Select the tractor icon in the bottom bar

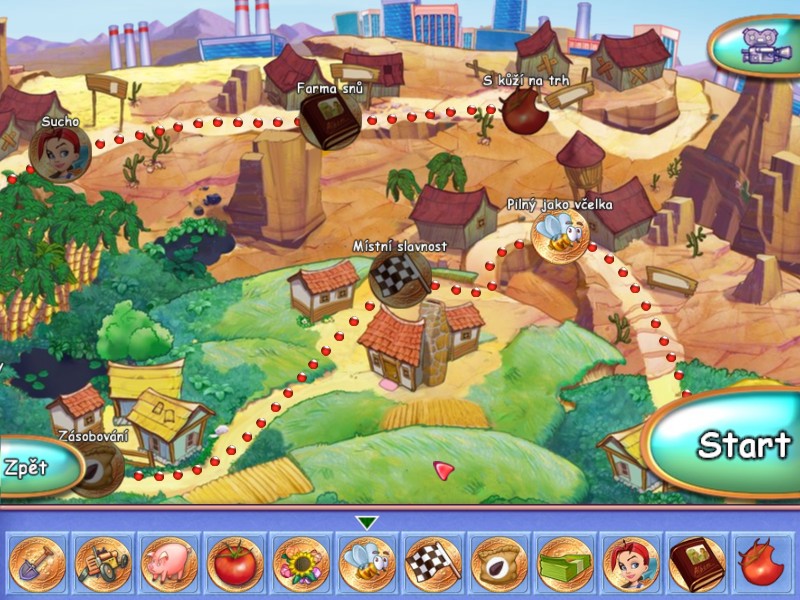103,561
